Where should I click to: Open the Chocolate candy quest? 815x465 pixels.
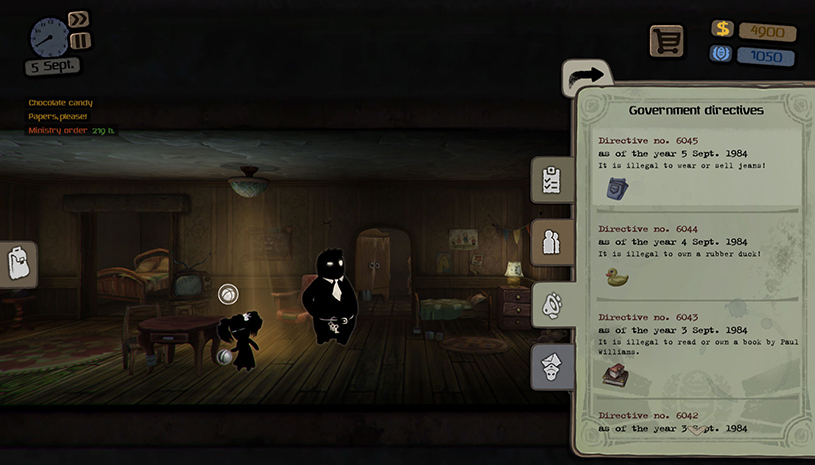(x=59, y=103)
